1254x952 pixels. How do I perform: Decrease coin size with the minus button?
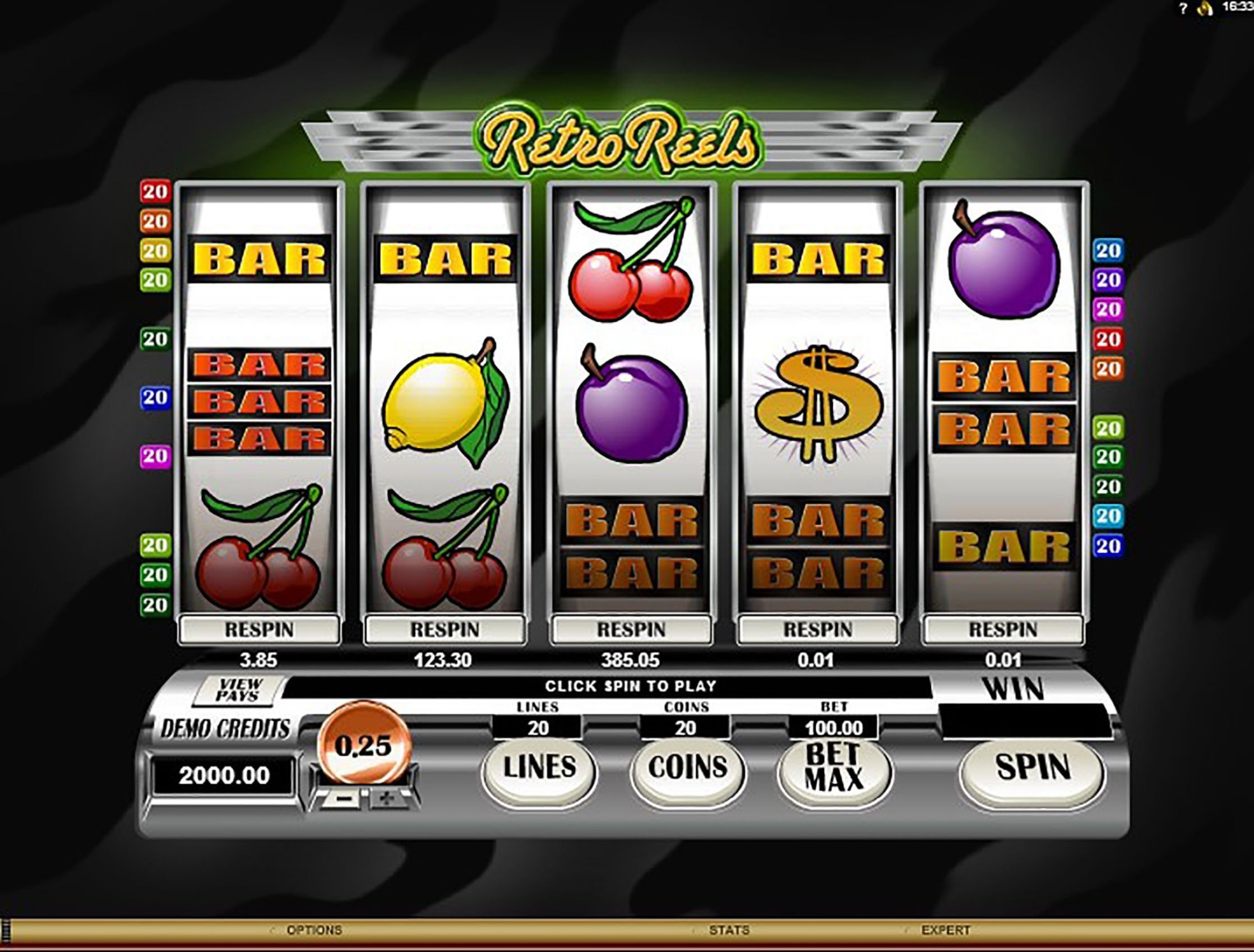(341, 798)
